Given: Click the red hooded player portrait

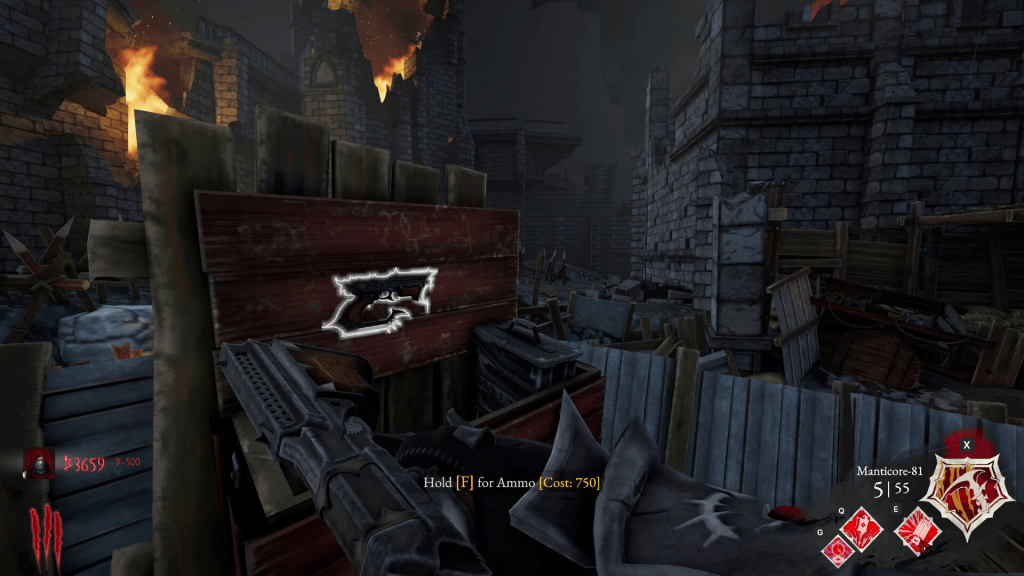Looking at the screenshot, I should point(41,463).
